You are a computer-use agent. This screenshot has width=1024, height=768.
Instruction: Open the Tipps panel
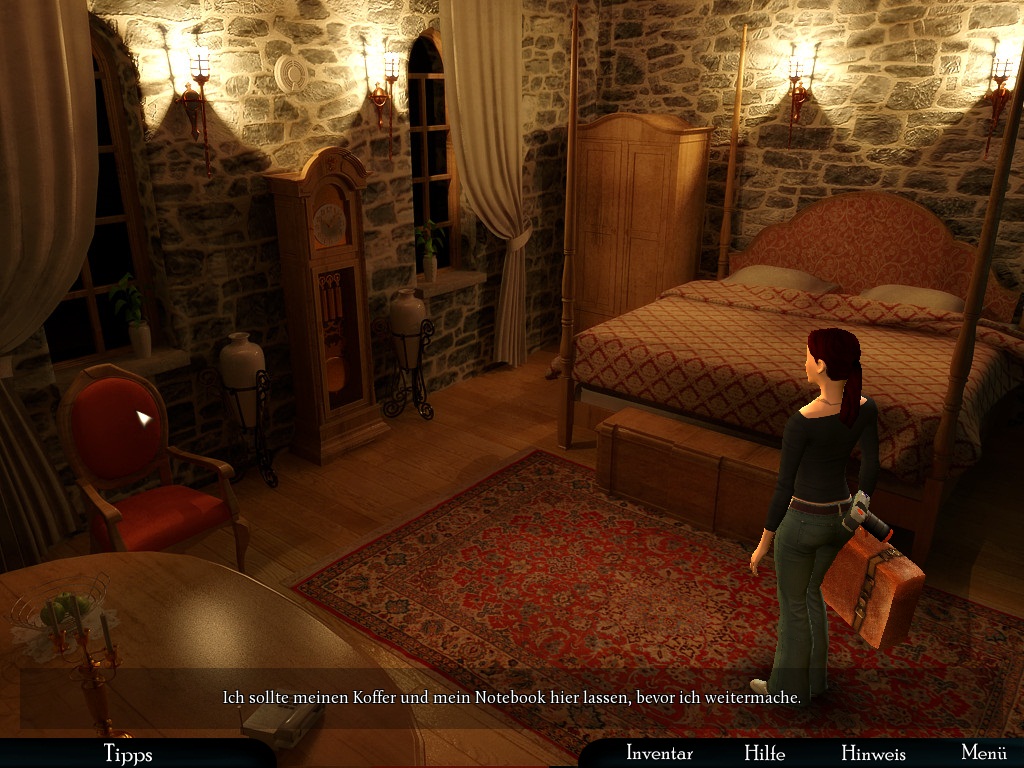coord(128,754)
